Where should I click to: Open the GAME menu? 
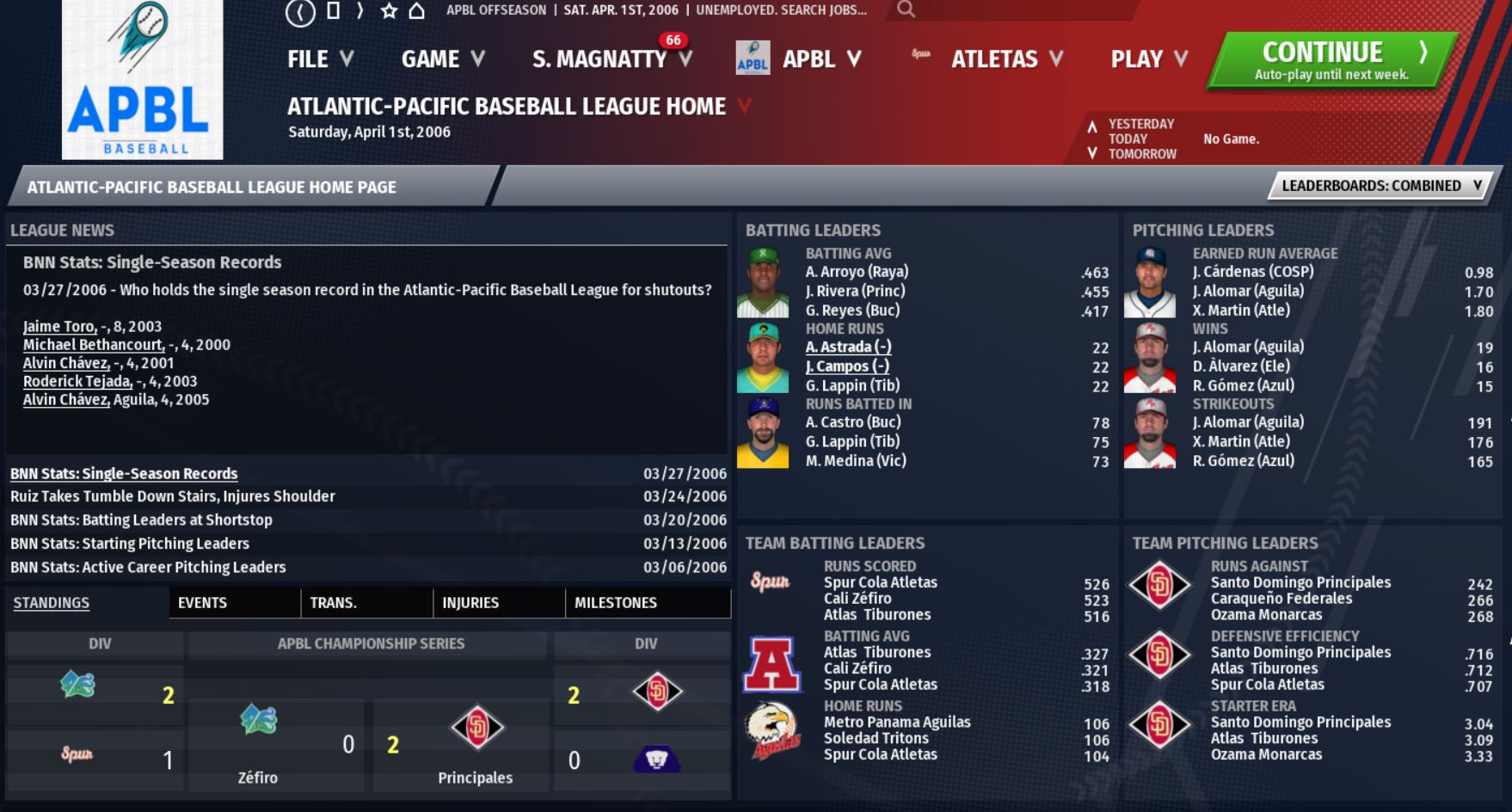(442, 59)
